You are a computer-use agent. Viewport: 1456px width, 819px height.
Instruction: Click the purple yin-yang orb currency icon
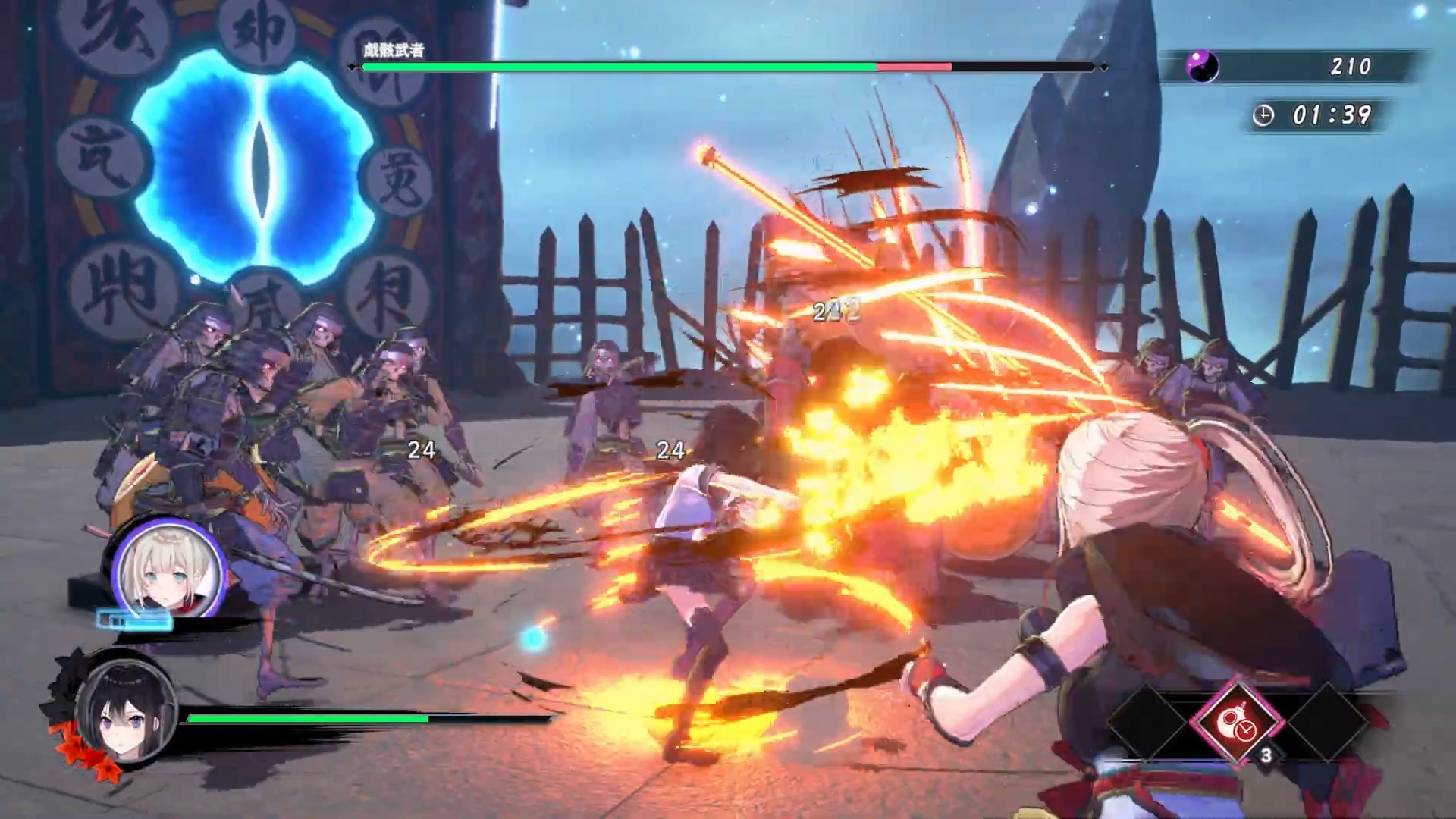click(1202, 67)
